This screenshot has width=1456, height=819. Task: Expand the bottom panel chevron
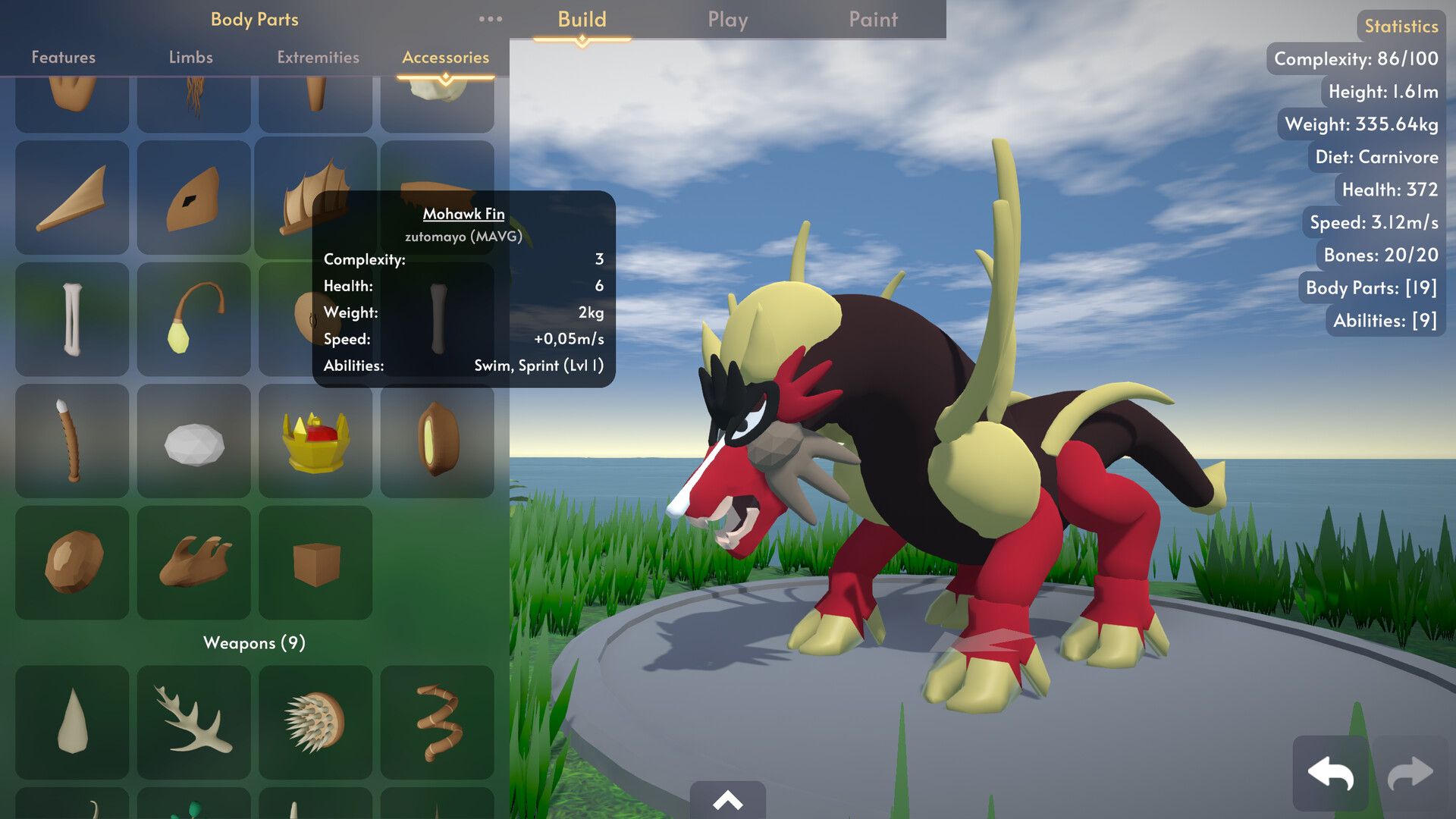point(728,800)
